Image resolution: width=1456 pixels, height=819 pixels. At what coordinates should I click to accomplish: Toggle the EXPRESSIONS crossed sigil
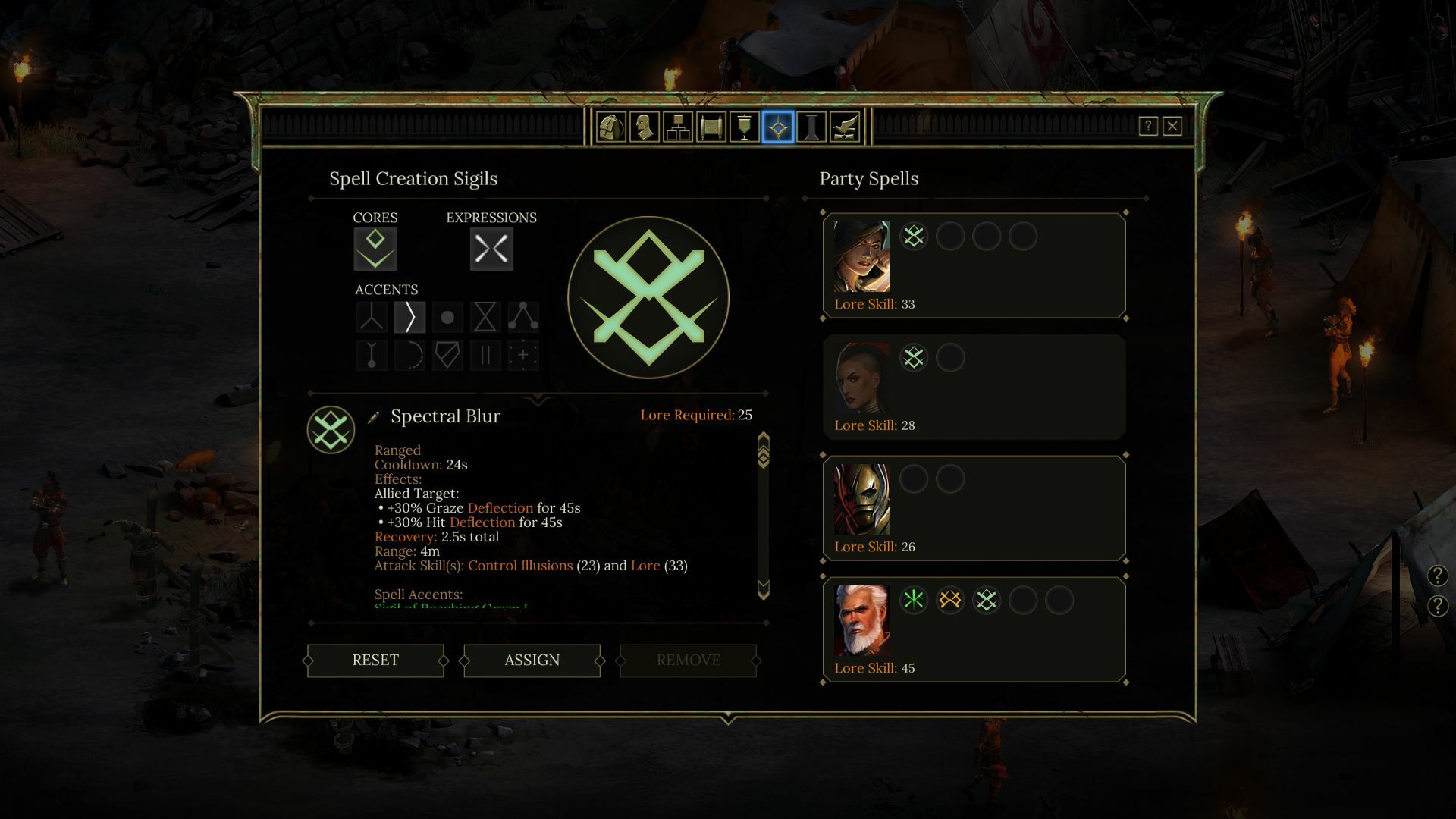(491, 248)
